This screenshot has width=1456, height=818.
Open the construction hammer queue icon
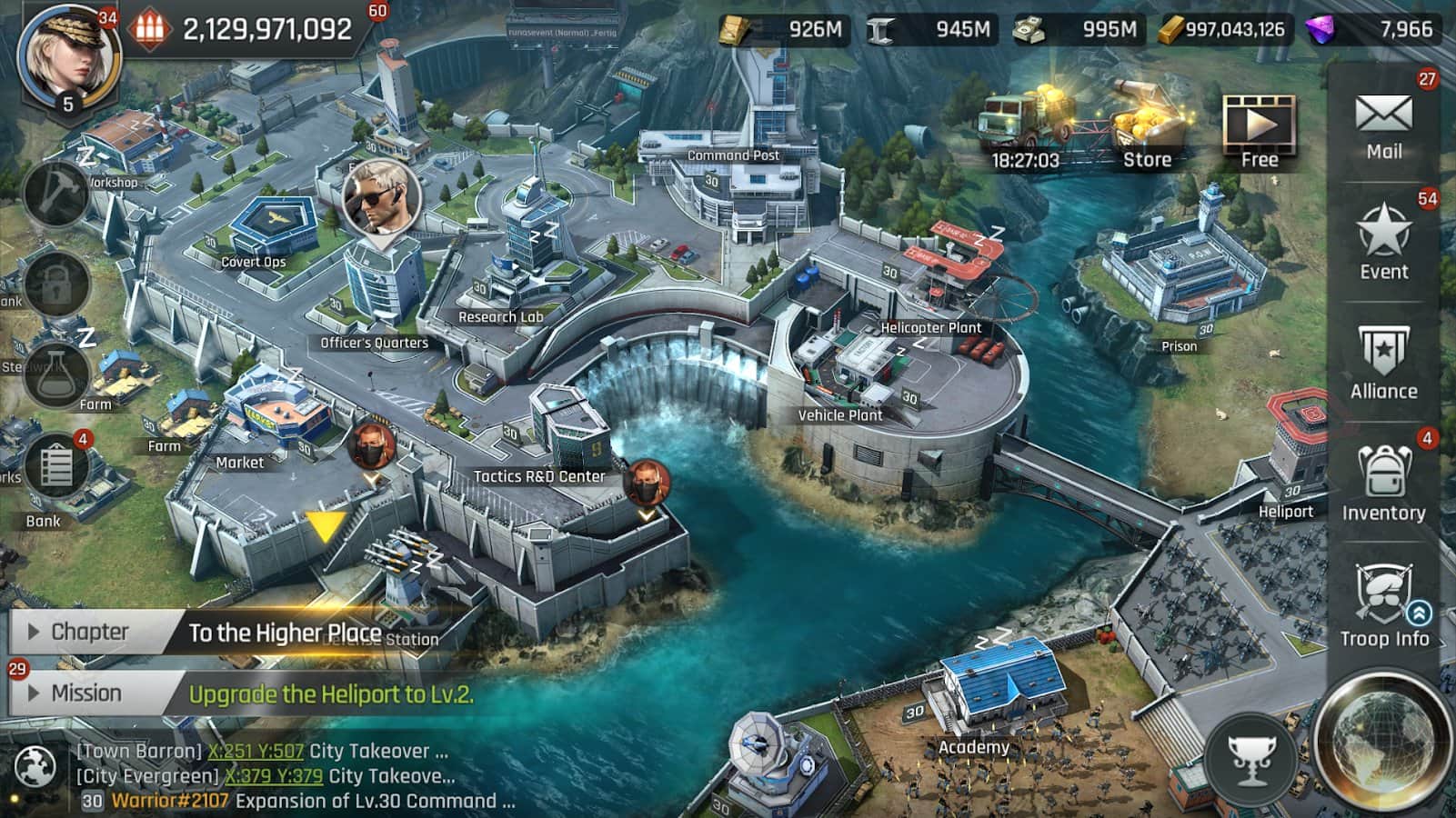(56, 193)
